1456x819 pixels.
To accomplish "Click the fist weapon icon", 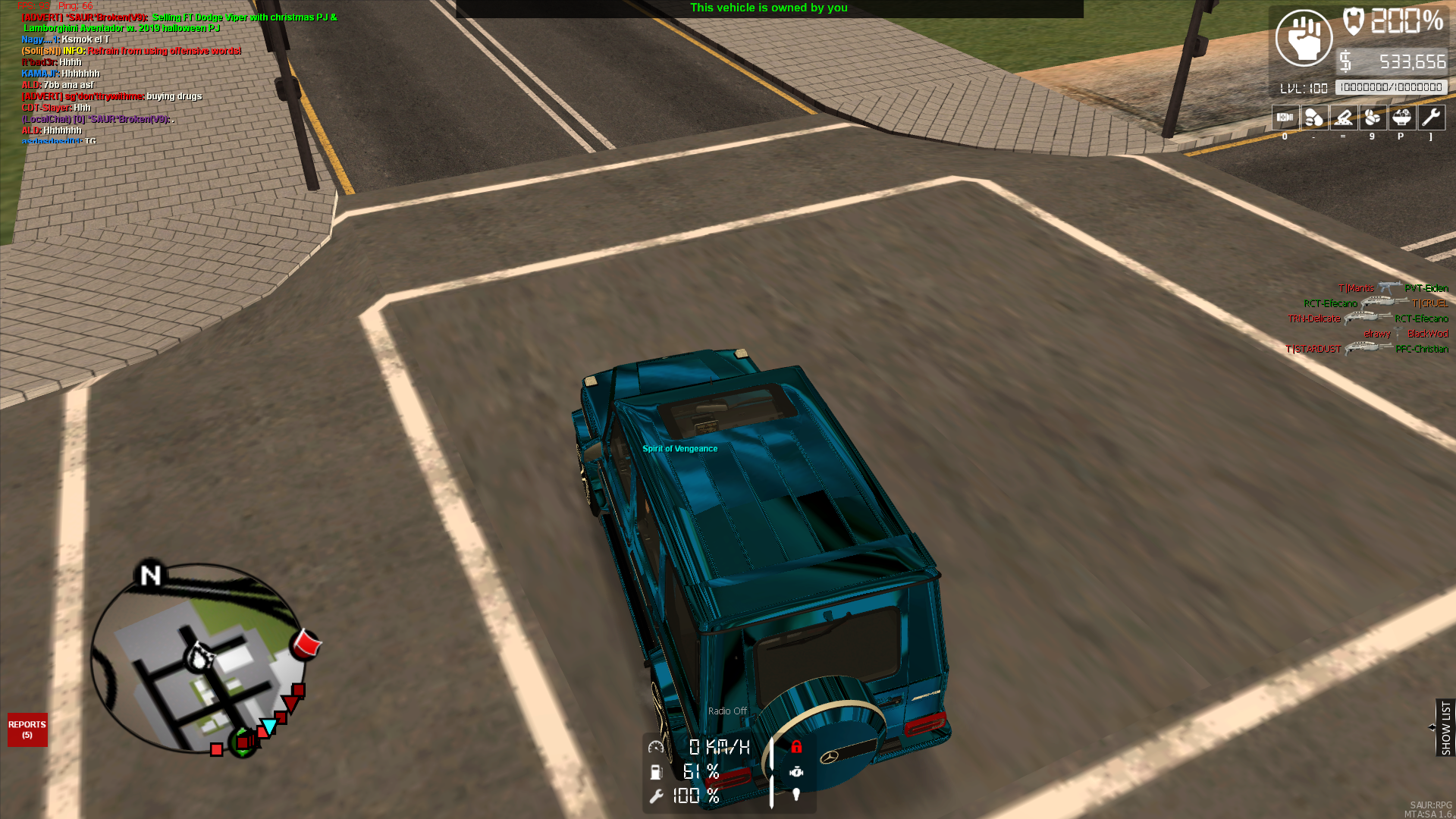I will [x=1304, y=38].
